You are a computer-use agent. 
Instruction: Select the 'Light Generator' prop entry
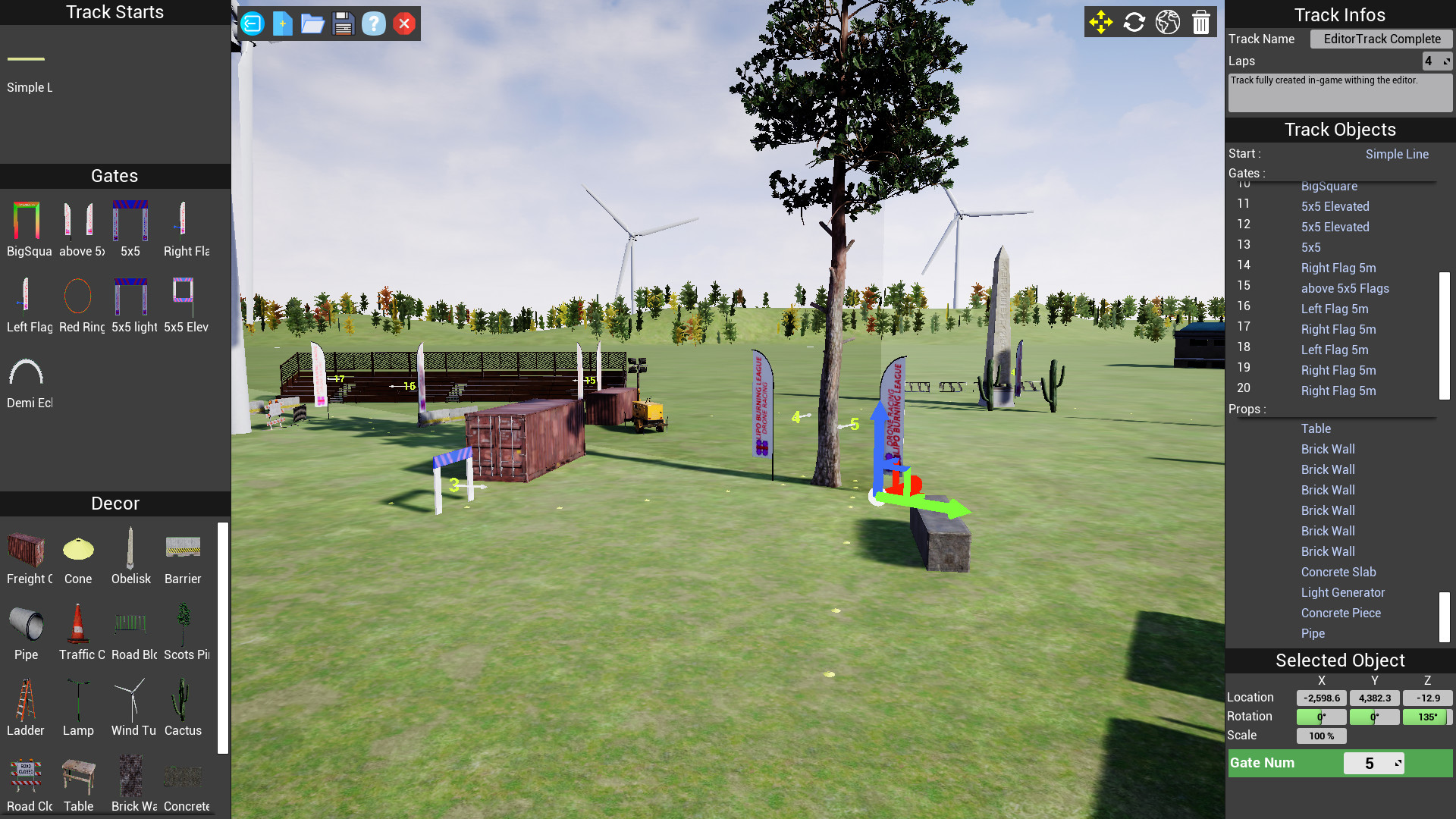1342,592
